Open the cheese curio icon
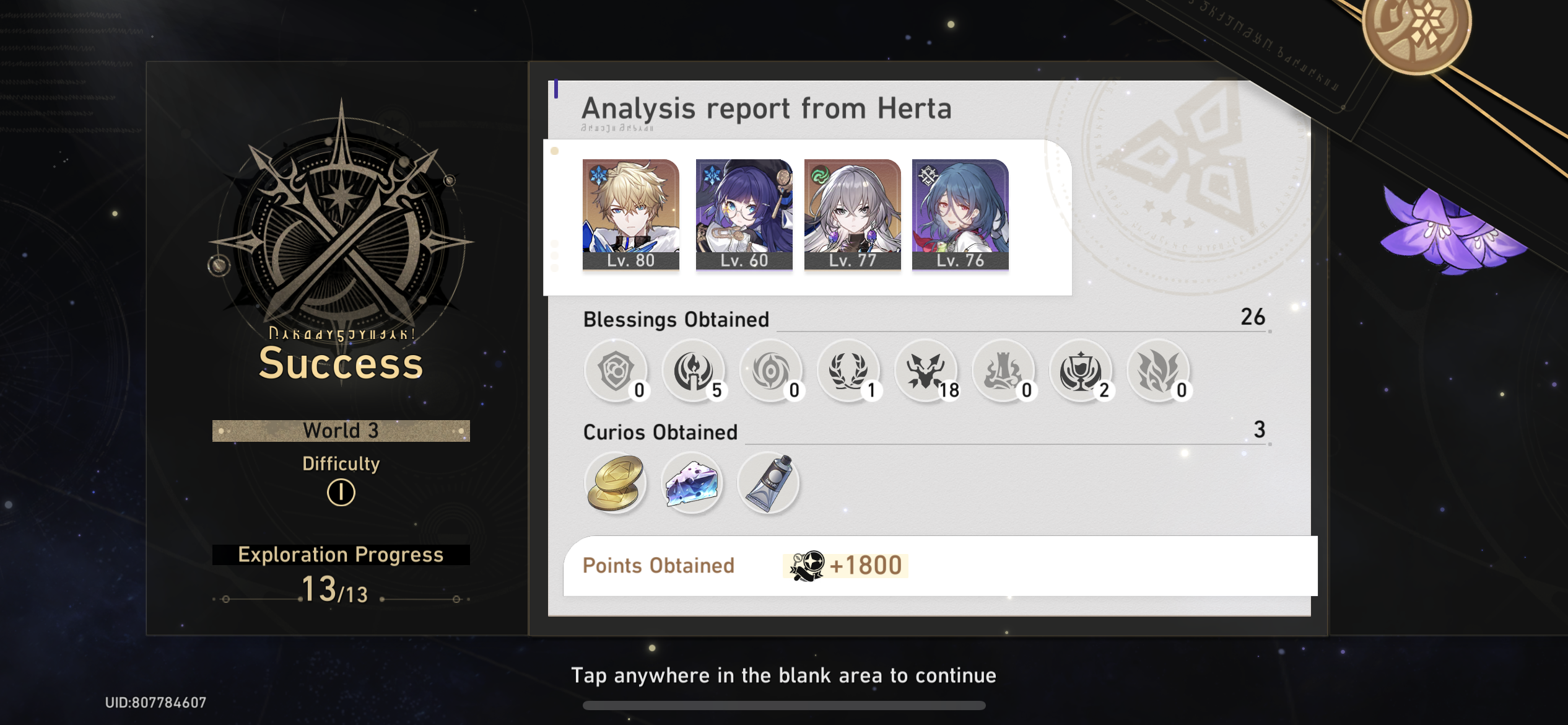Screen dimensions: 1568x725 [692, 483]
